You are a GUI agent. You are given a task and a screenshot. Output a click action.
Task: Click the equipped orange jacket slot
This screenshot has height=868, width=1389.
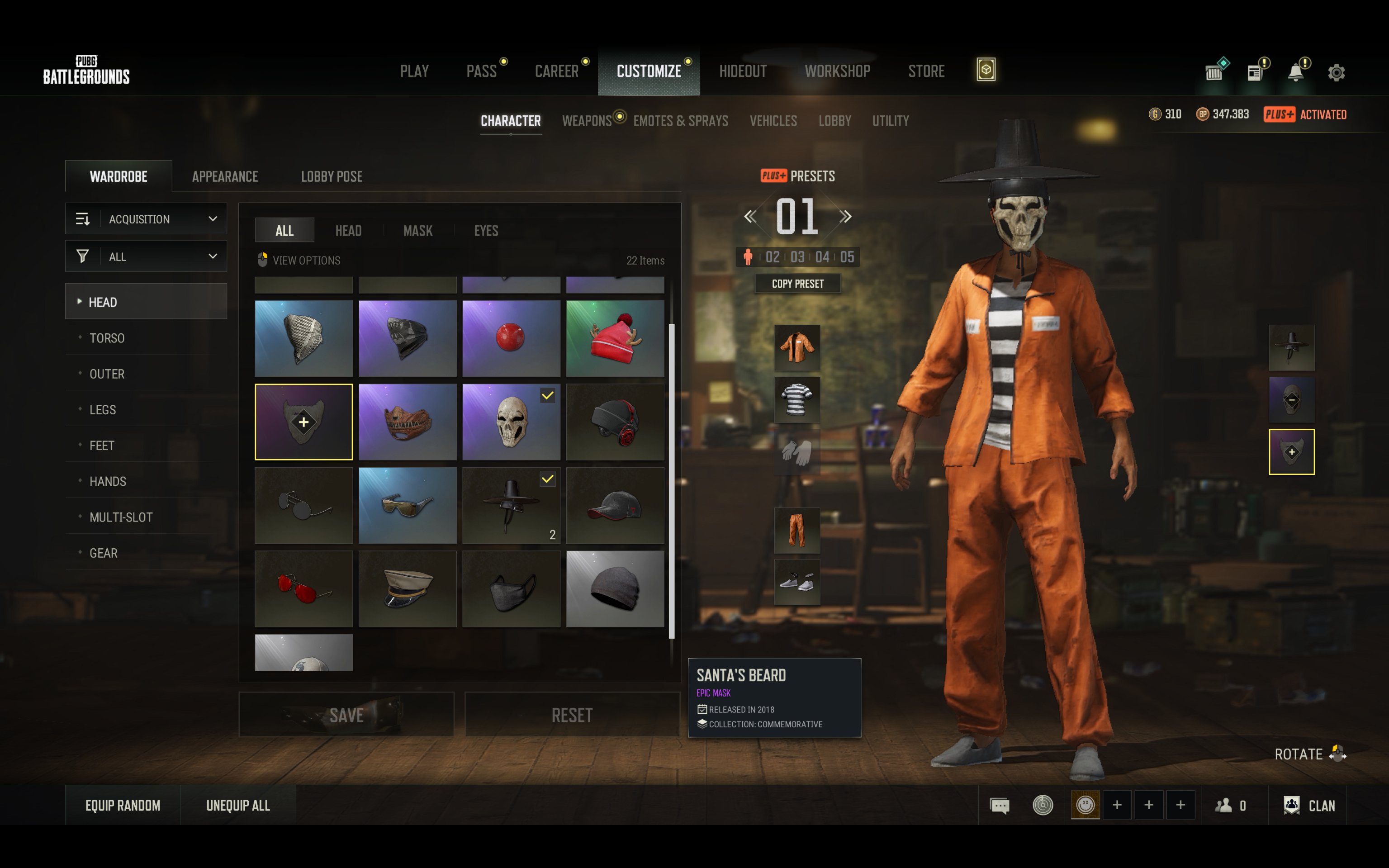click(x=796, y=347)
